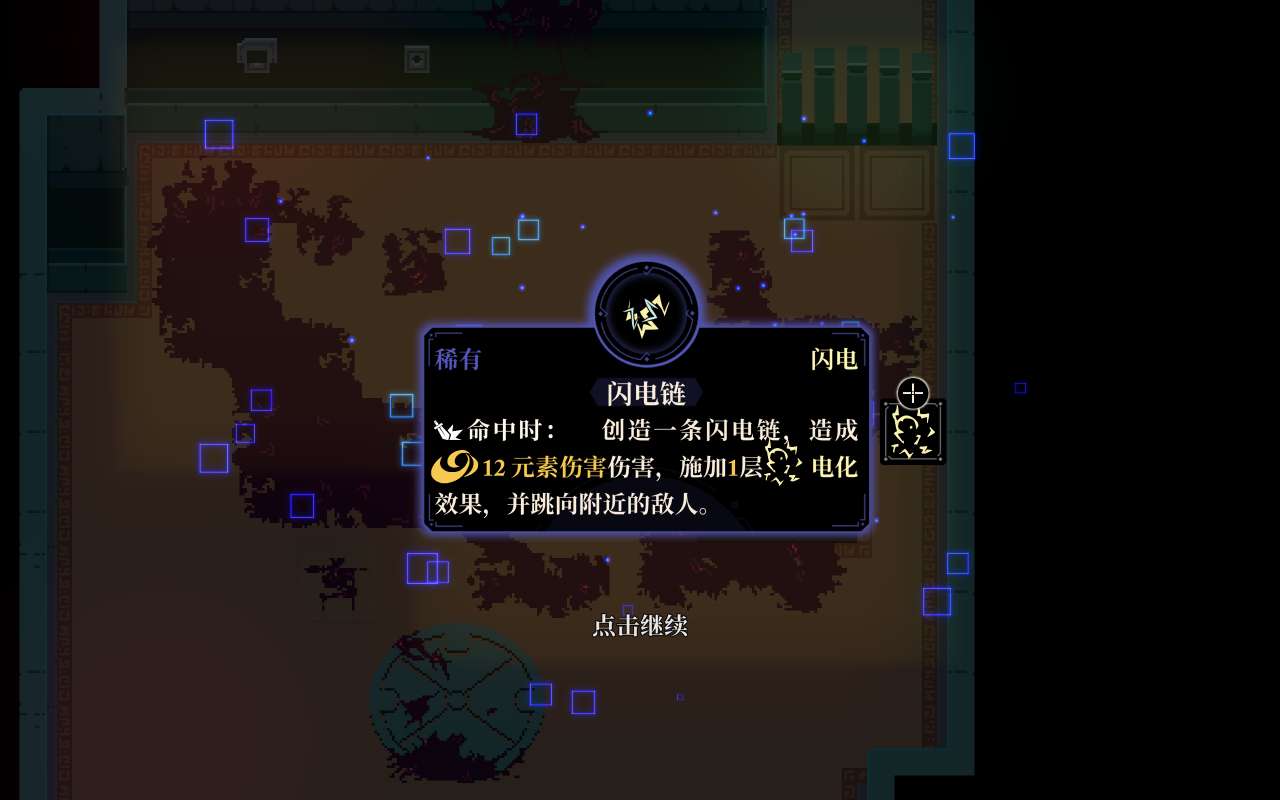
Task: Click the lightning bolt art inside the circular emblem
Action: click(647, 313)
